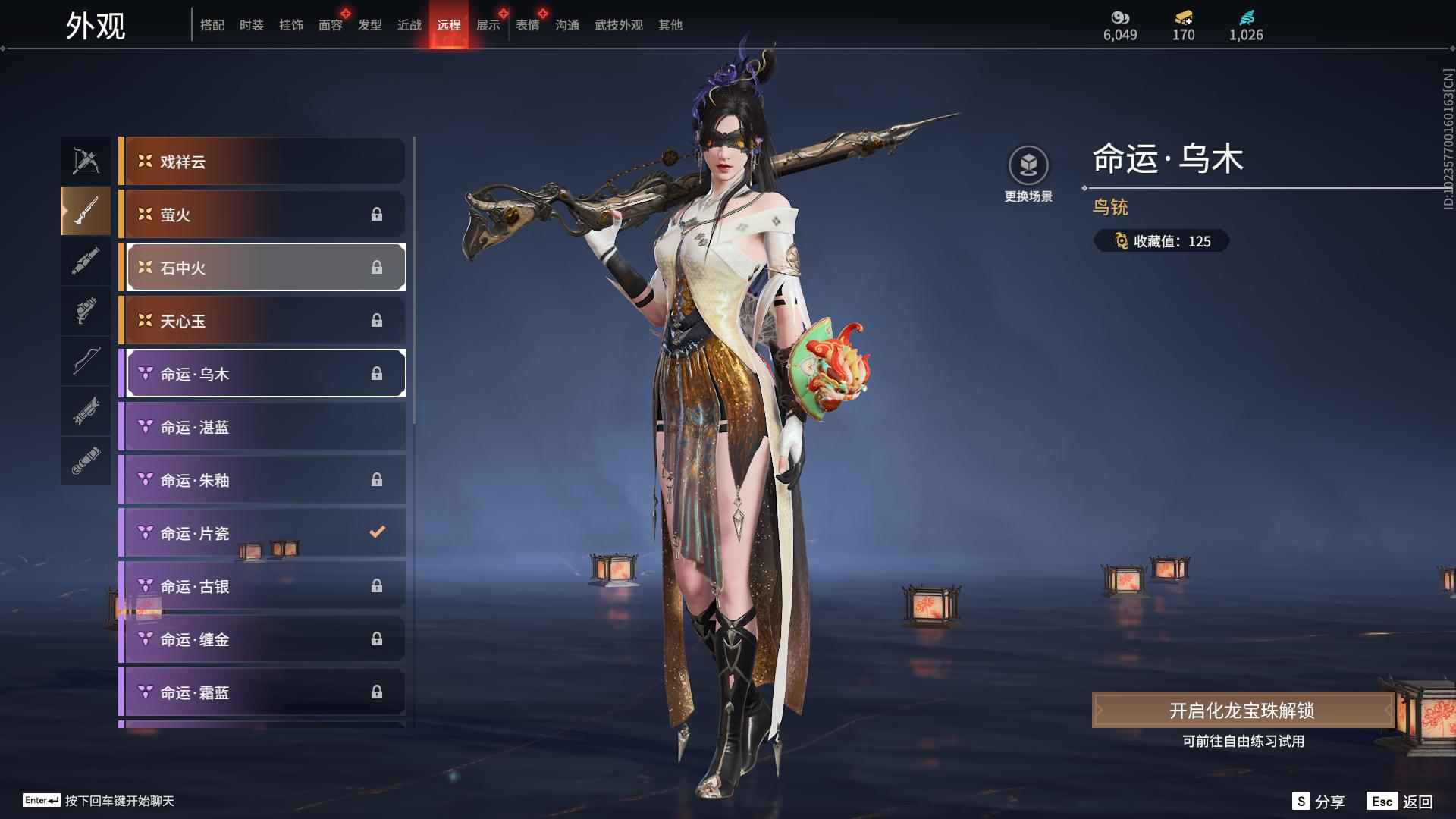
Task: Open the 挂饰 tab
Action: click(x=290, y=25)
